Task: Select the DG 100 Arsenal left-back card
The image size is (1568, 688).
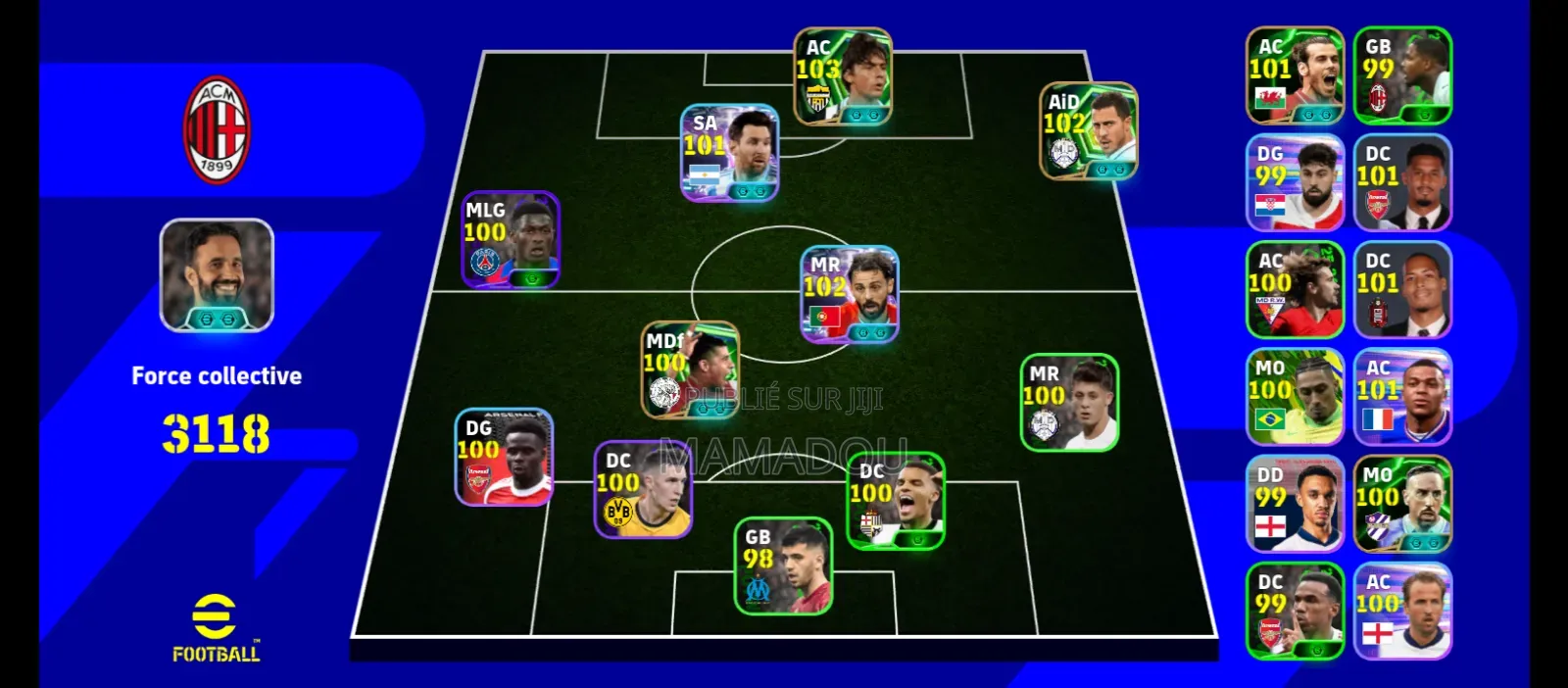Action: click(504, 458)
